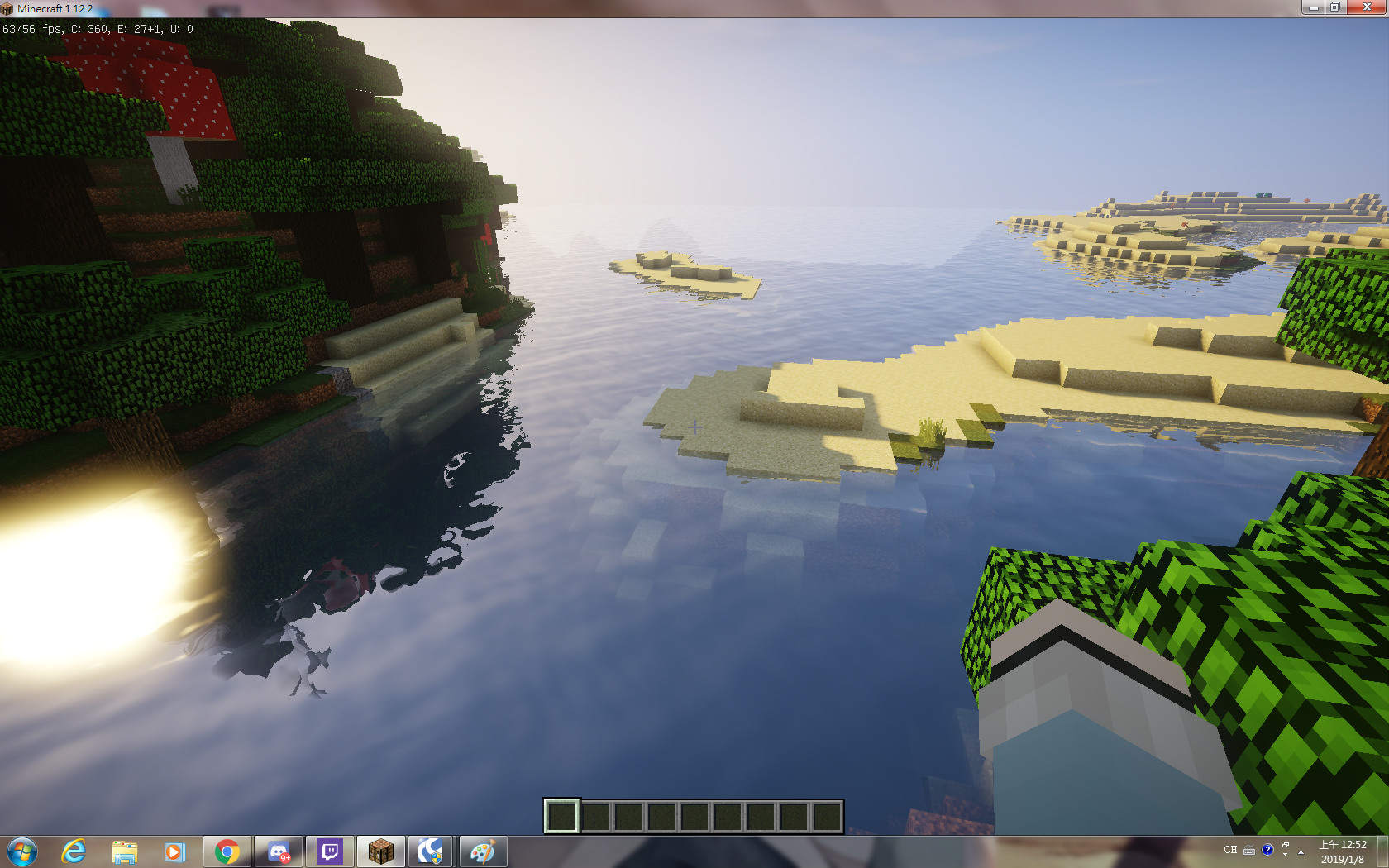Screen dimensions: 1389x868
Task: Open the Windows Explorer folder icon
Action: click(124, 850)
